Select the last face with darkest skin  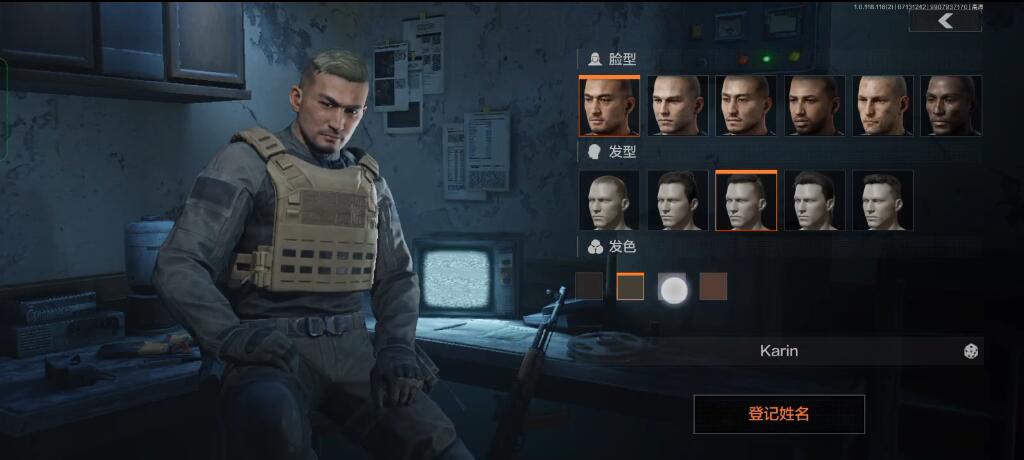tap(950, 106)
